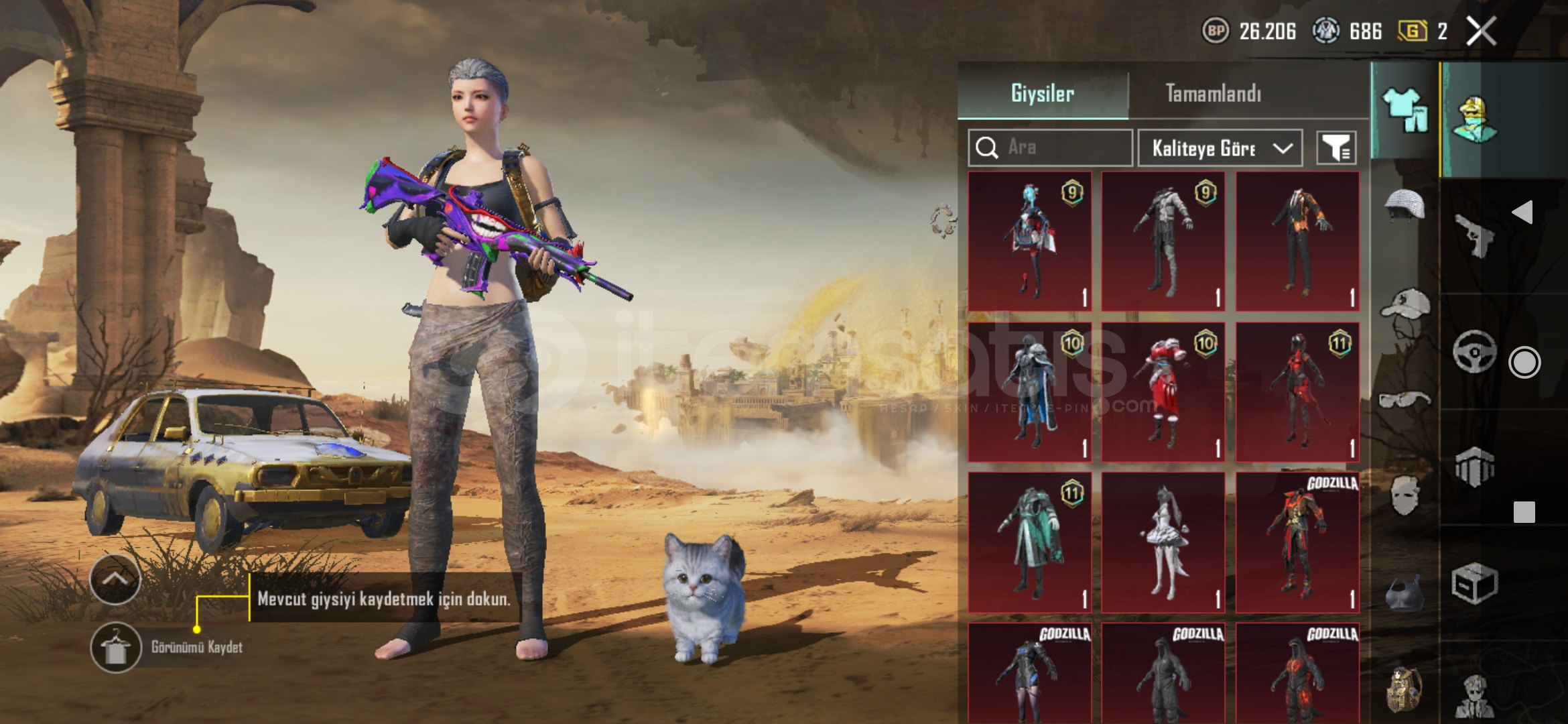Screen dimensions: 1568x724
Task: Expand the up-arrow circle button
Action: (115, 579)
